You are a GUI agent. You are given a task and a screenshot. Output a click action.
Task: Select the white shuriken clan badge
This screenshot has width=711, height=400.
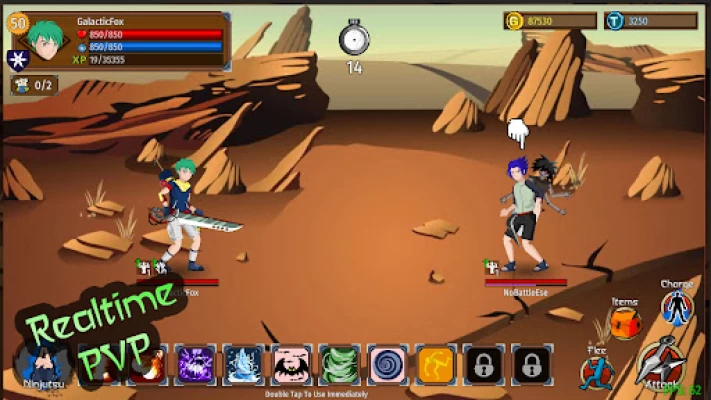click(x=18, y=60)
